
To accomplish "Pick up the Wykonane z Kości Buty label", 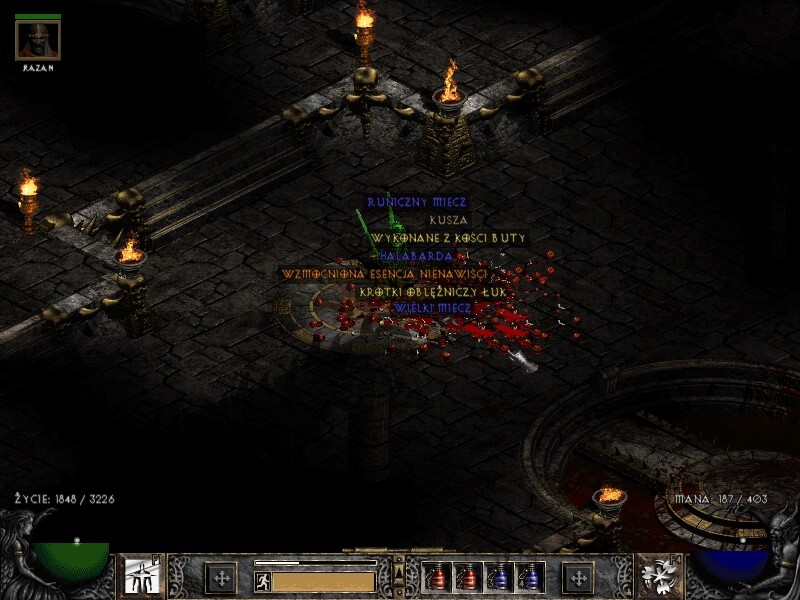I will pos(448,238).
